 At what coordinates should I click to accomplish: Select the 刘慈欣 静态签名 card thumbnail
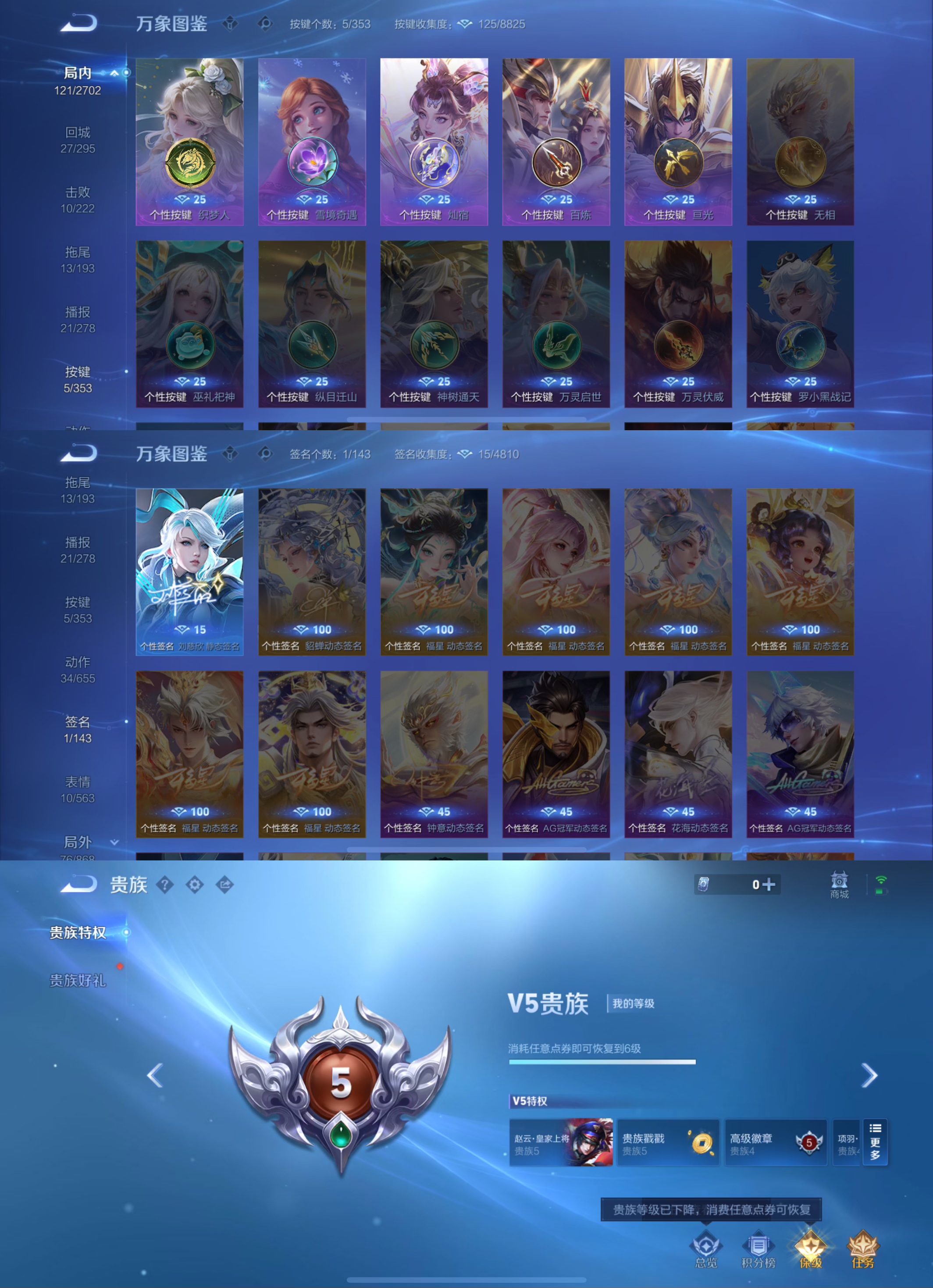point(190,568)
